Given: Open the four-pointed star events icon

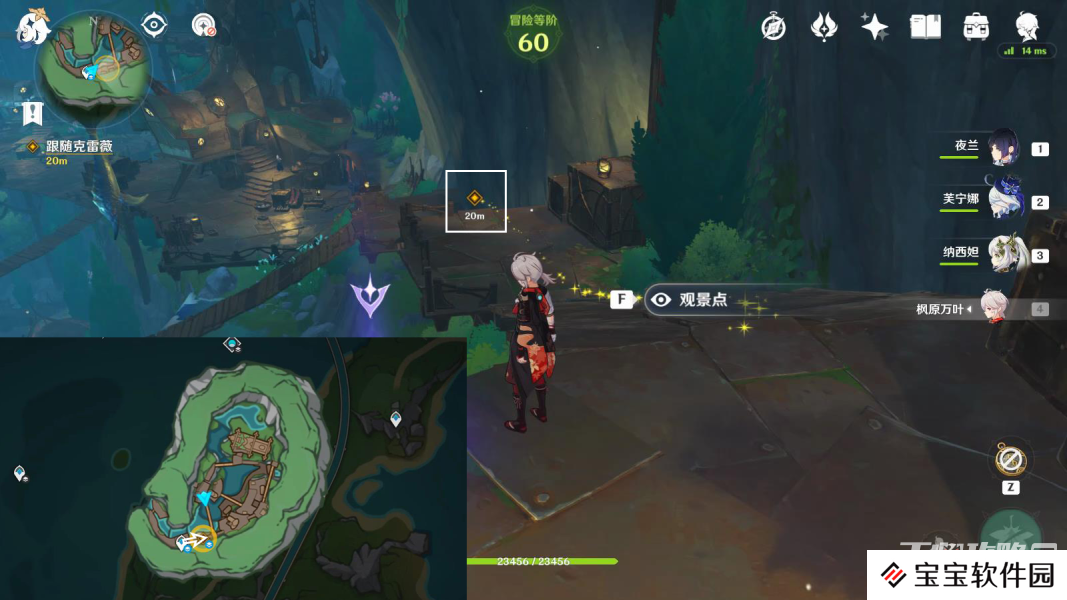Looking at the screenshot, I should click(x=874, y=27).
